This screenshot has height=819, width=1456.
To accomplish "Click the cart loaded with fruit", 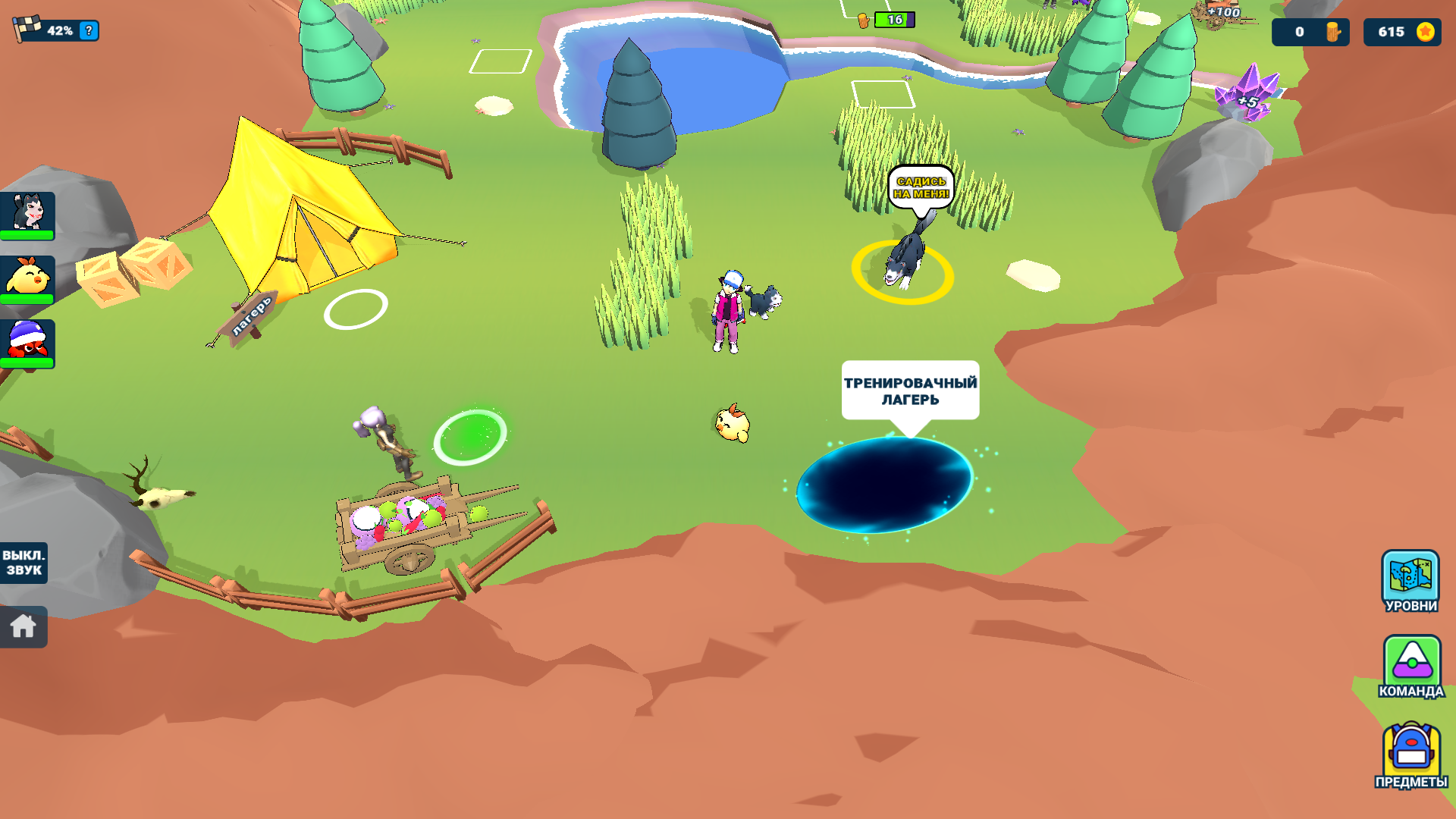I will tap(409, 523).
